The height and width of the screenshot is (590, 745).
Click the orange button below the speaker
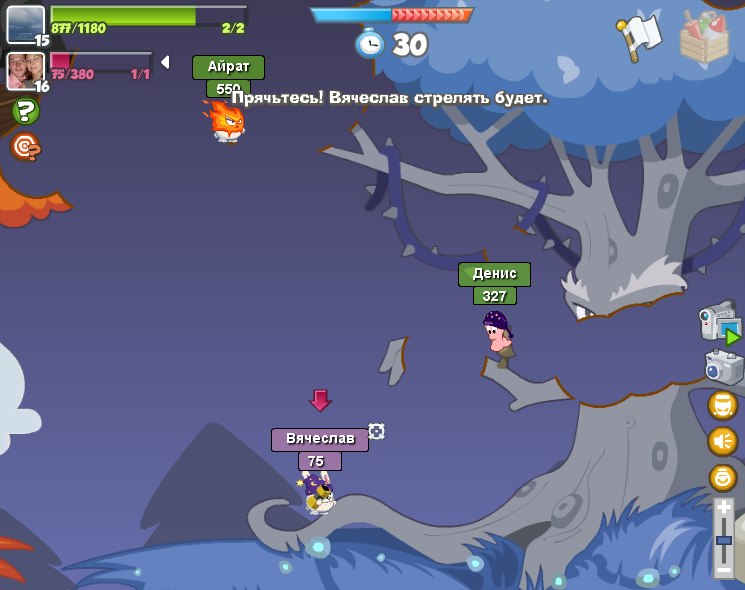(x=722, y=478)
